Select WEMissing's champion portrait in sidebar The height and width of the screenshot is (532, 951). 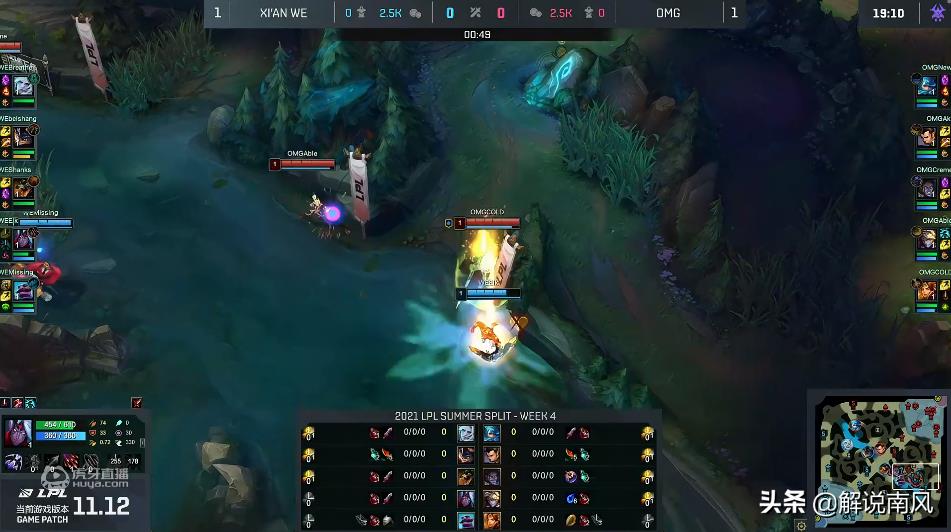[x=23, y=290]
